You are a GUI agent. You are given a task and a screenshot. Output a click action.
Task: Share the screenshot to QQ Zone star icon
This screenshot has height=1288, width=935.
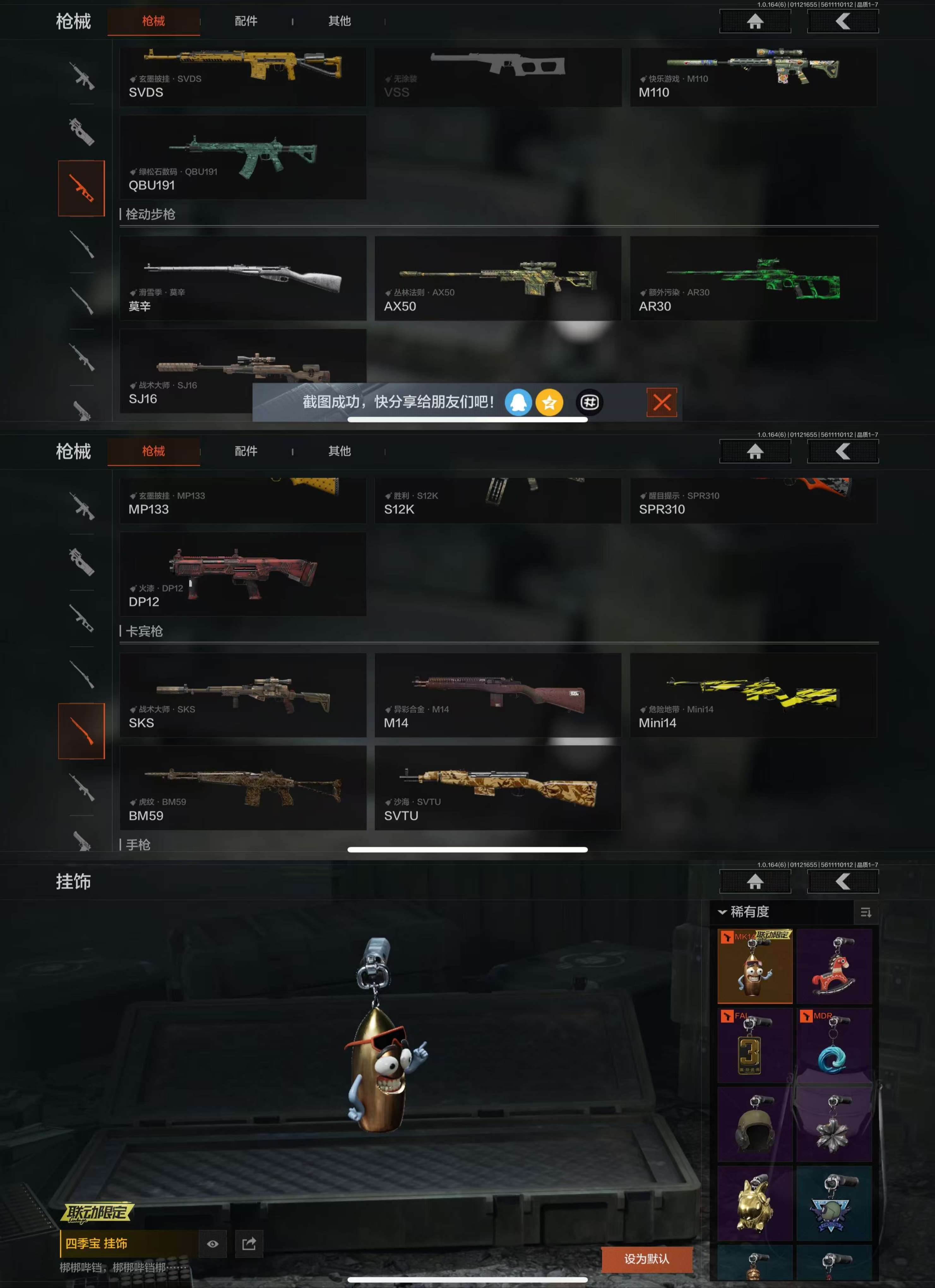(549, 403)
